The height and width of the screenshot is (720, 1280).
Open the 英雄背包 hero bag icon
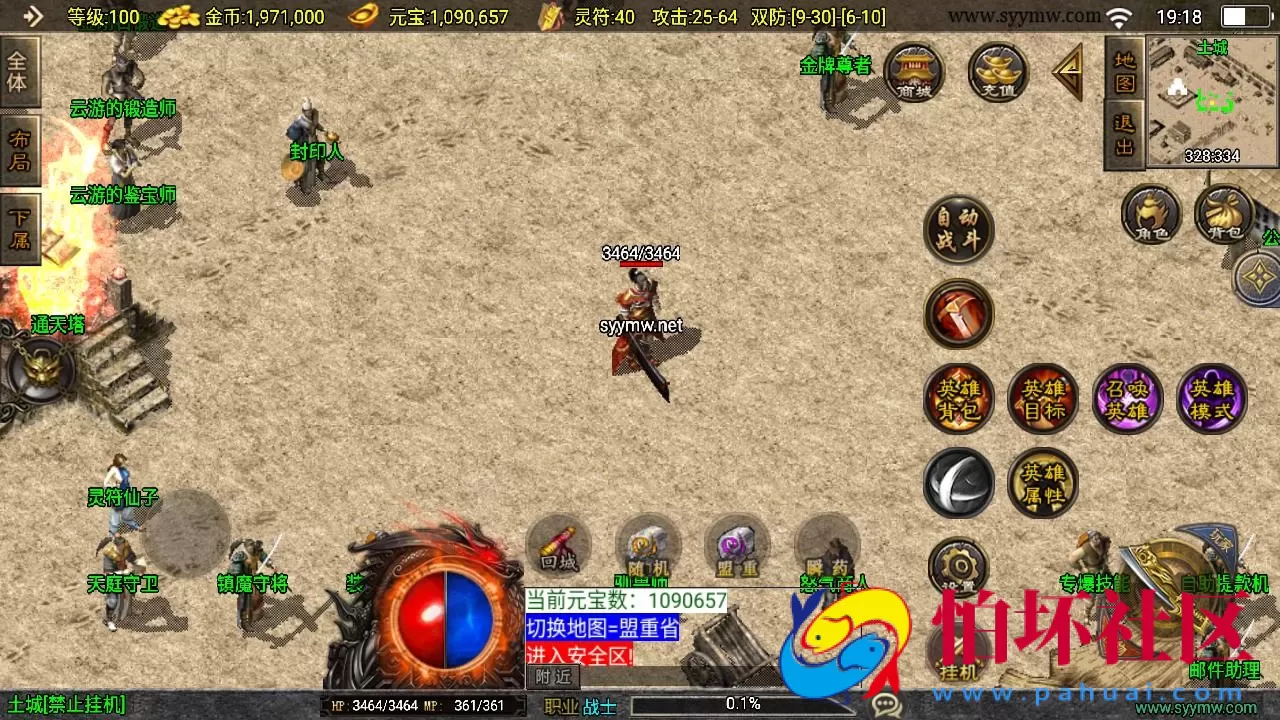958,398
